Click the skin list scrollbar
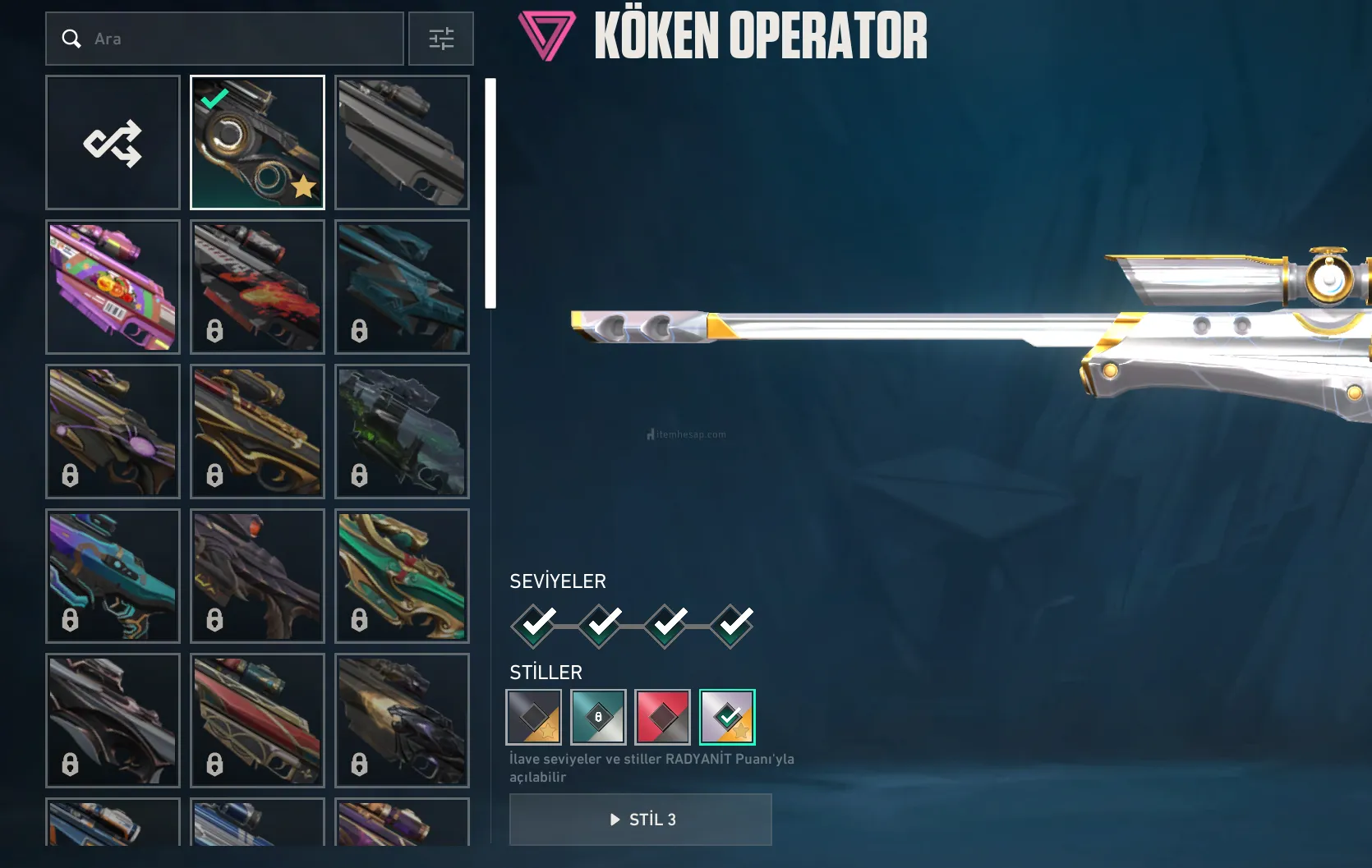This screenshot has width=1372, height=868. [490, 194]
